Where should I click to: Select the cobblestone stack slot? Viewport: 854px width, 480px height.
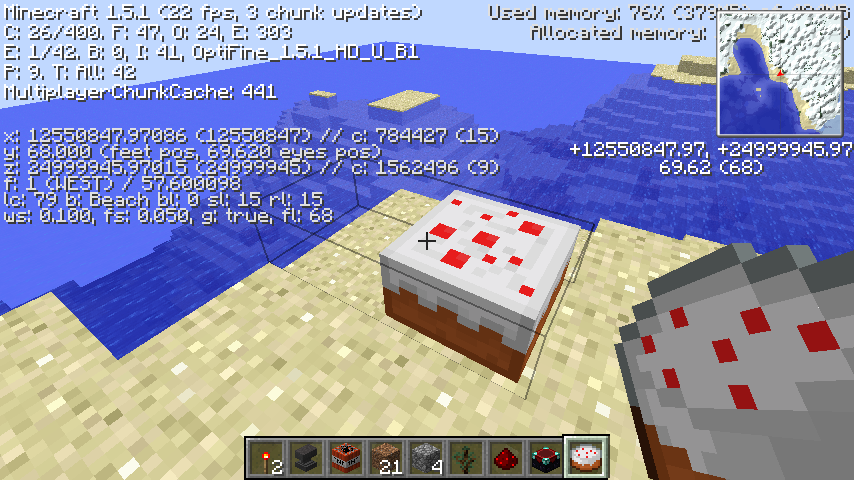423,458
